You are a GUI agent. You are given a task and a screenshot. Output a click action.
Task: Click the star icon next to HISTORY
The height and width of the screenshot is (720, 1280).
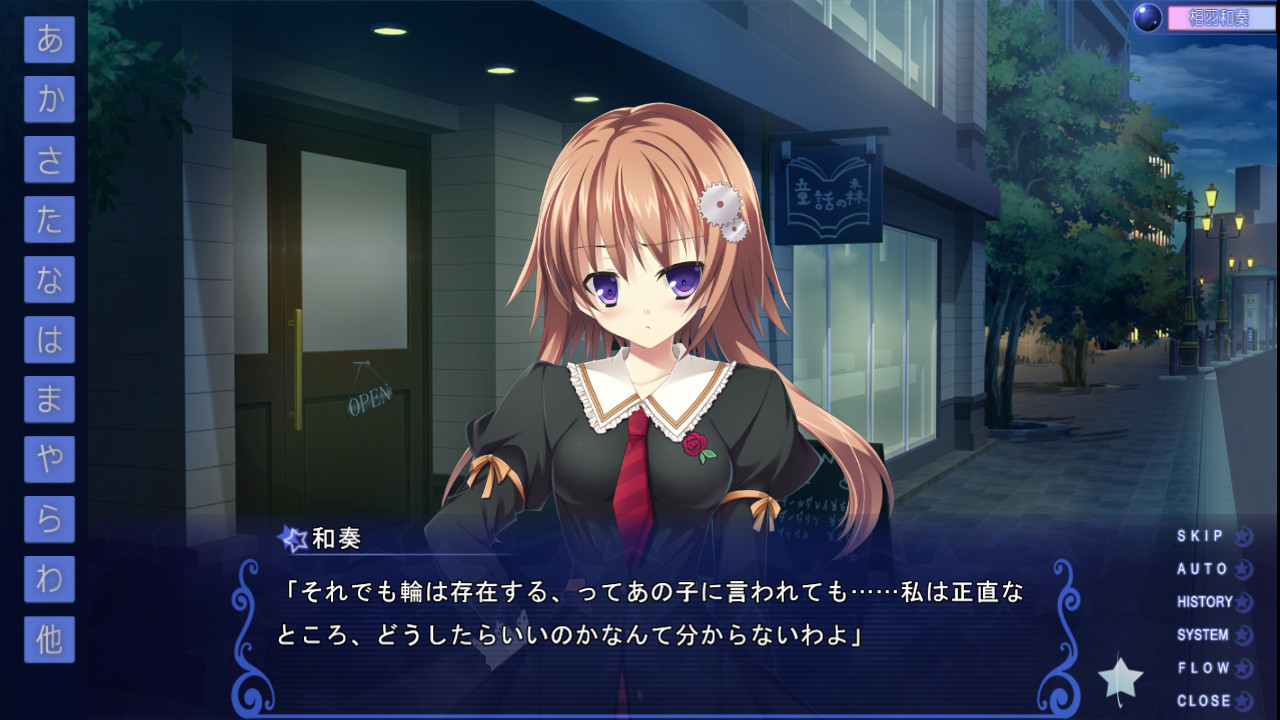coord(1243,602)
